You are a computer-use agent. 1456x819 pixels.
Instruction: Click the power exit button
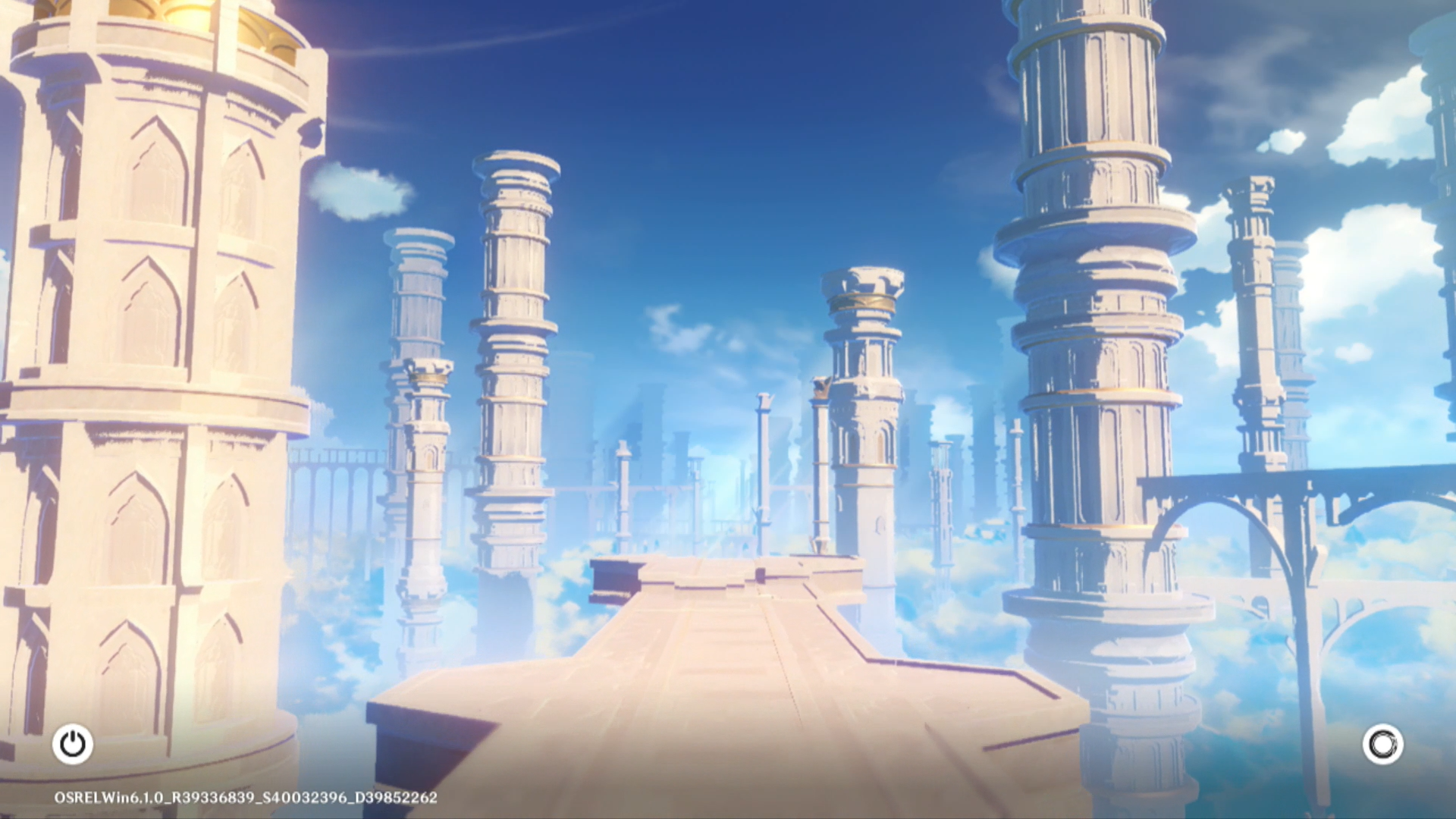[73, 744]
